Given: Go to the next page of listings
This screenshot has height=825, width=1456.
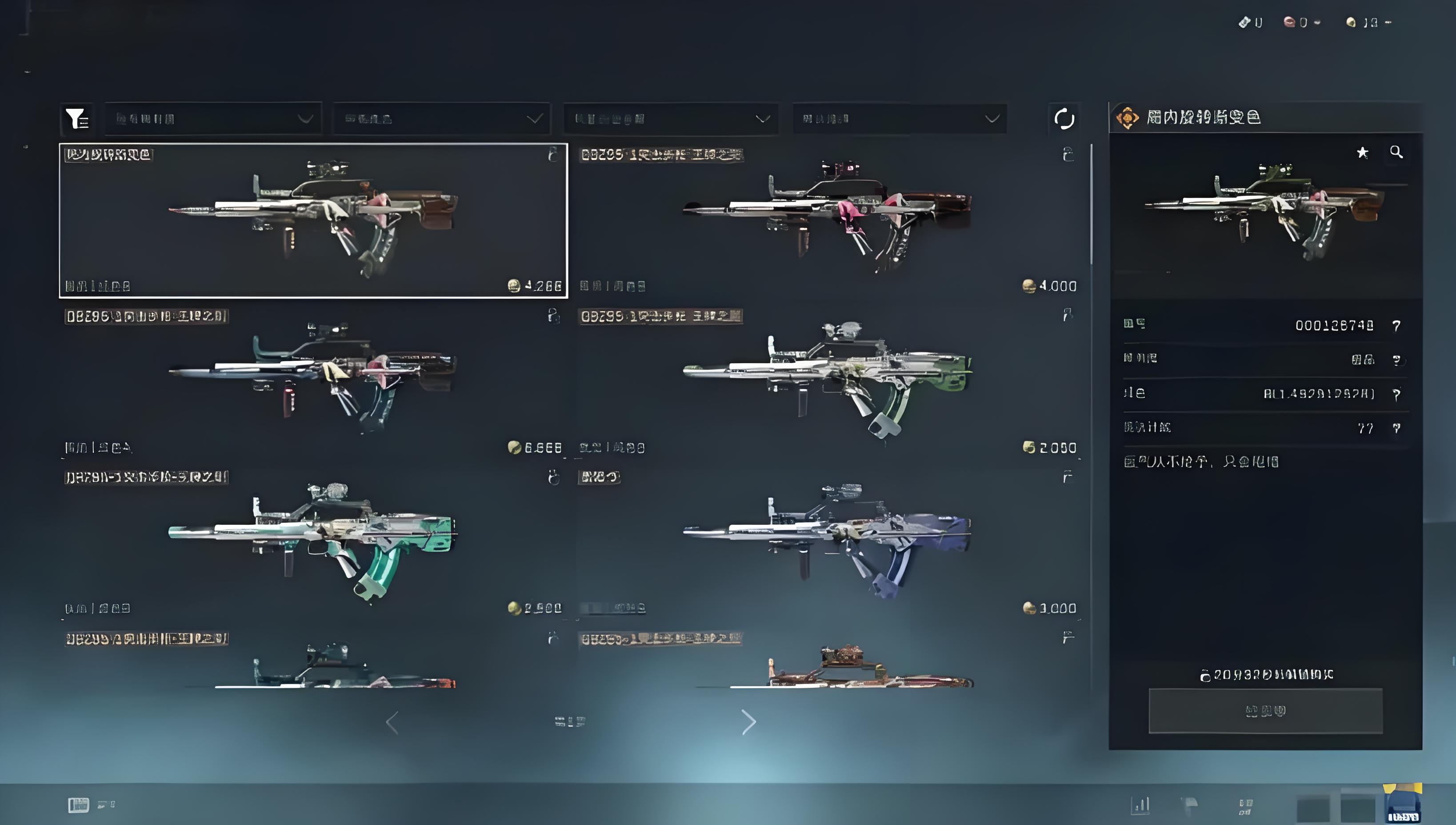Looking at the screenshot, I should click(748, 722).
